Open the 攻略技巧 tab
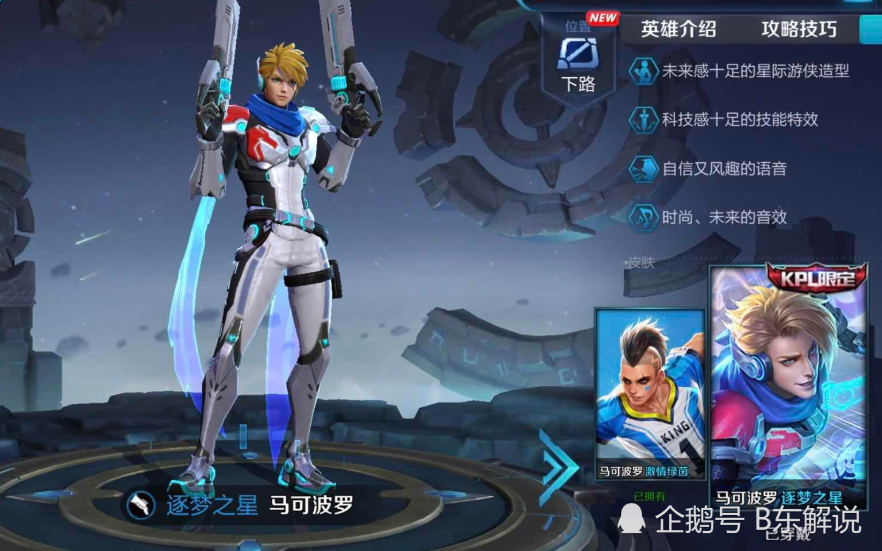 798,28
